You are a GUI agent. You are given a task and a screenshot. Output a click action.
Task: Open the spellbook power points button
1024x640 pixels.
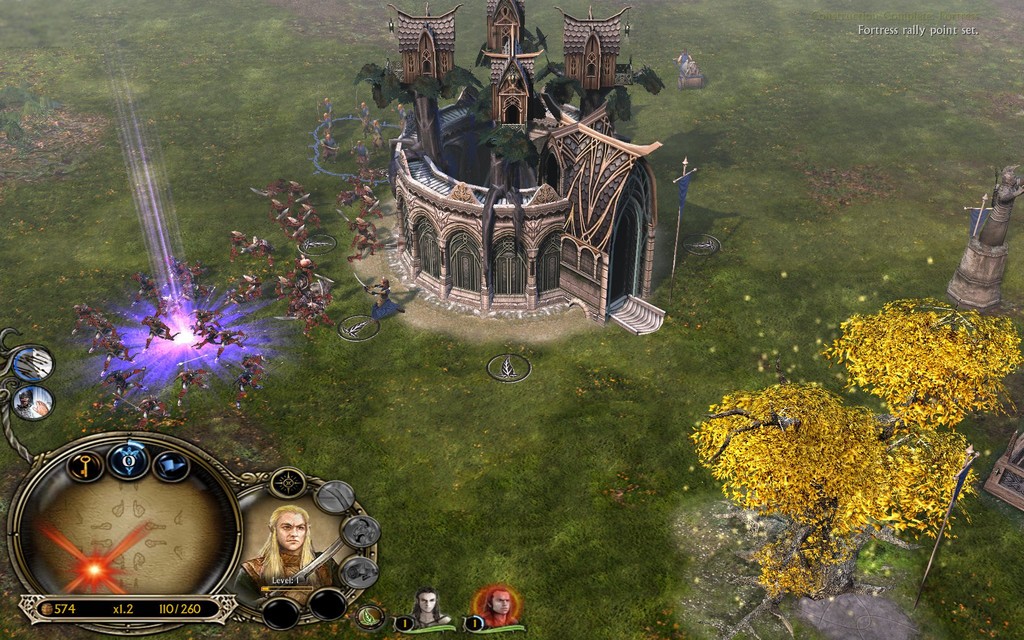tap(128, 461)
